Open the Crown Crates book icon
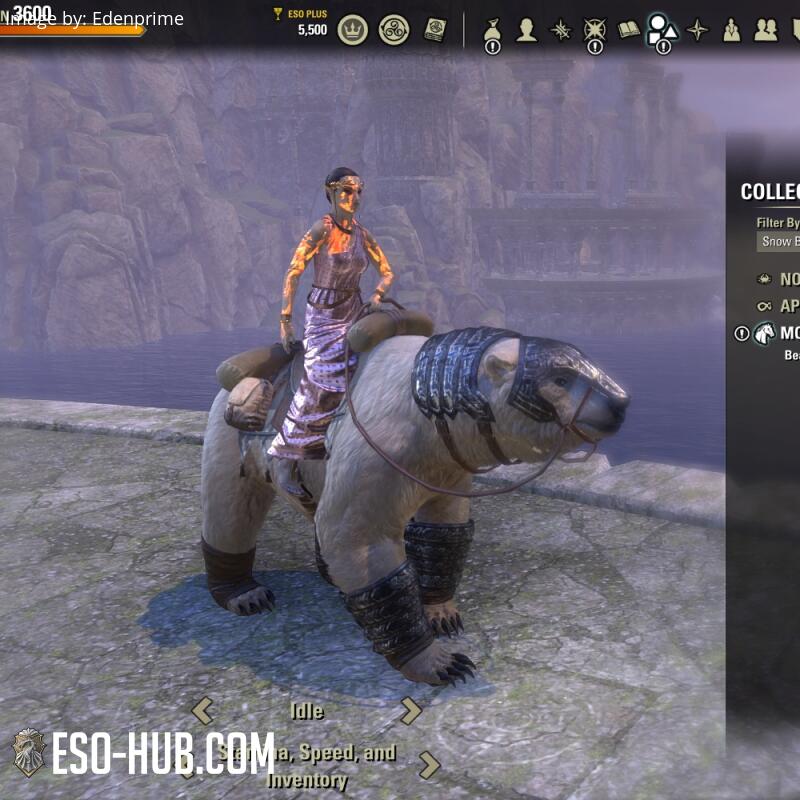 click(x=435, y=30)
